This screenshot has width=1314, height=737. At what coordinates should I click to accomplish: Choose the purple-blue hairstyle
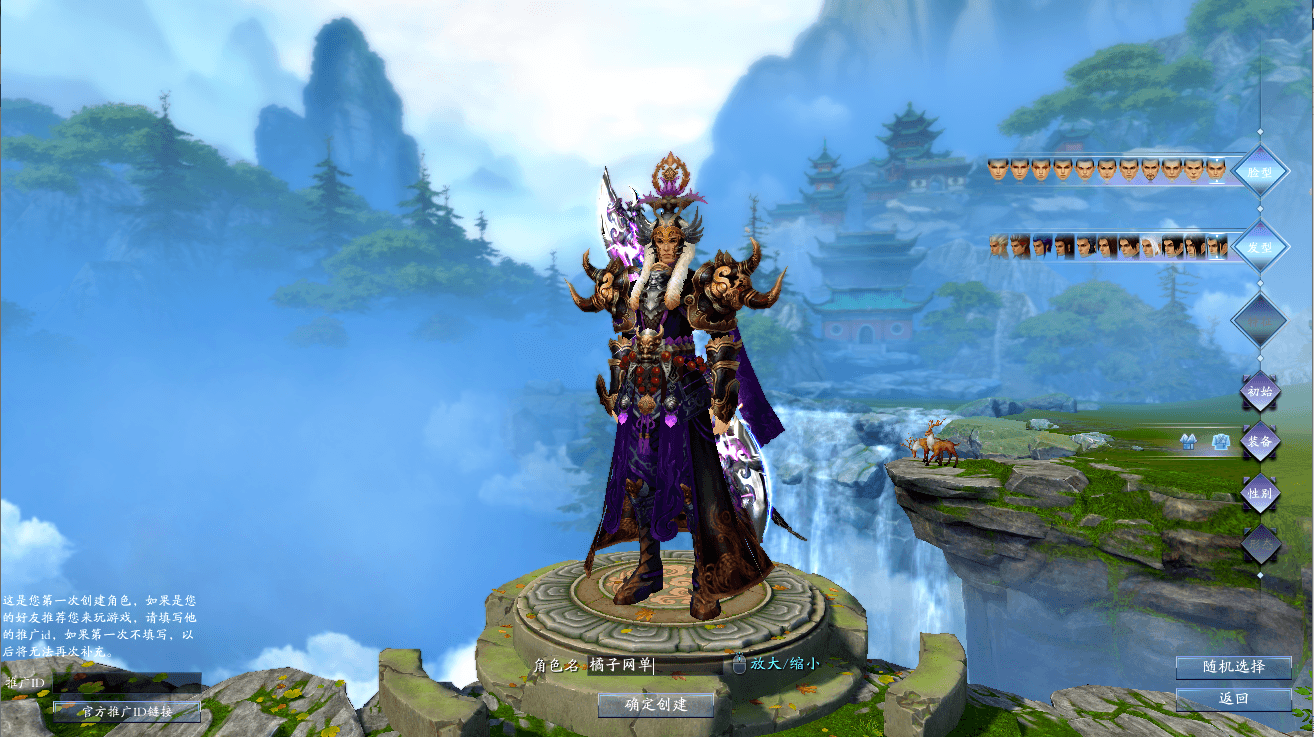coord(1041,247)
